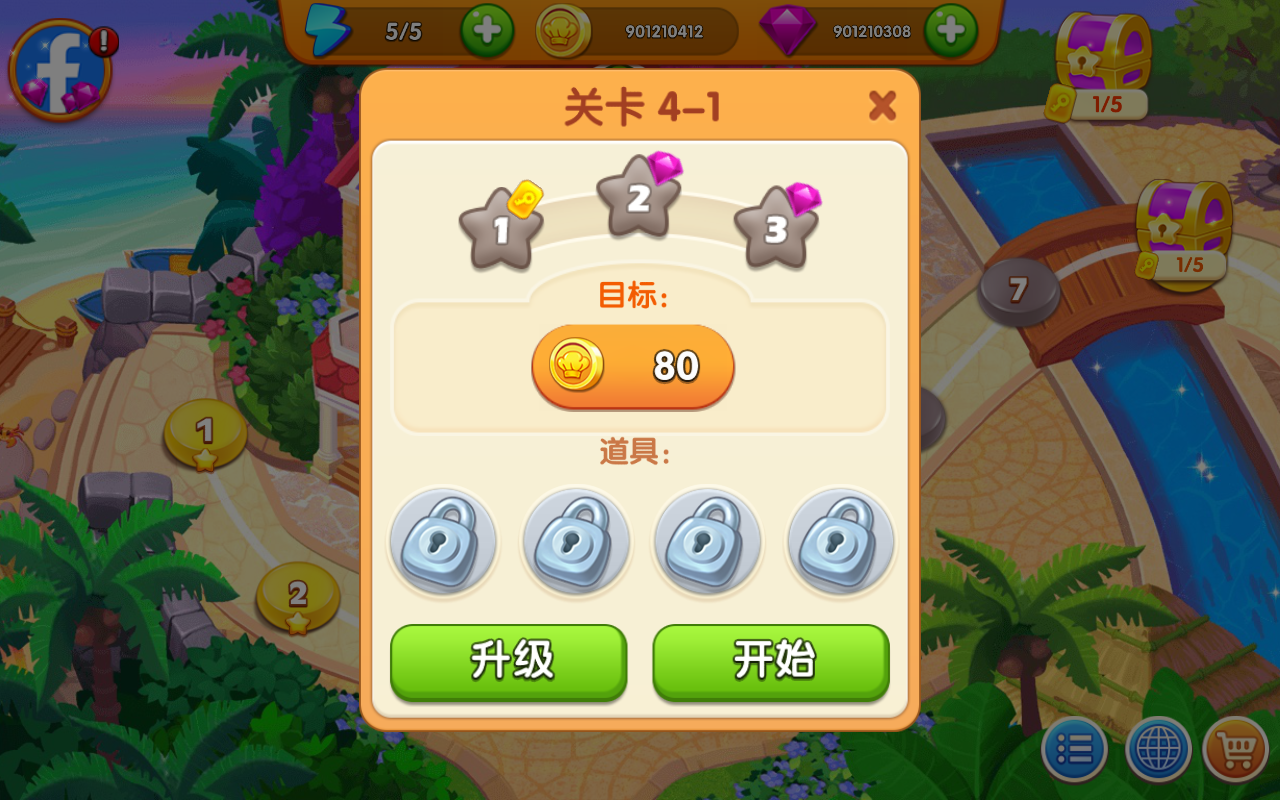Tap the fourth locked booster padlock
Screen dimensions: 1280x800
(x=840, y=542)
